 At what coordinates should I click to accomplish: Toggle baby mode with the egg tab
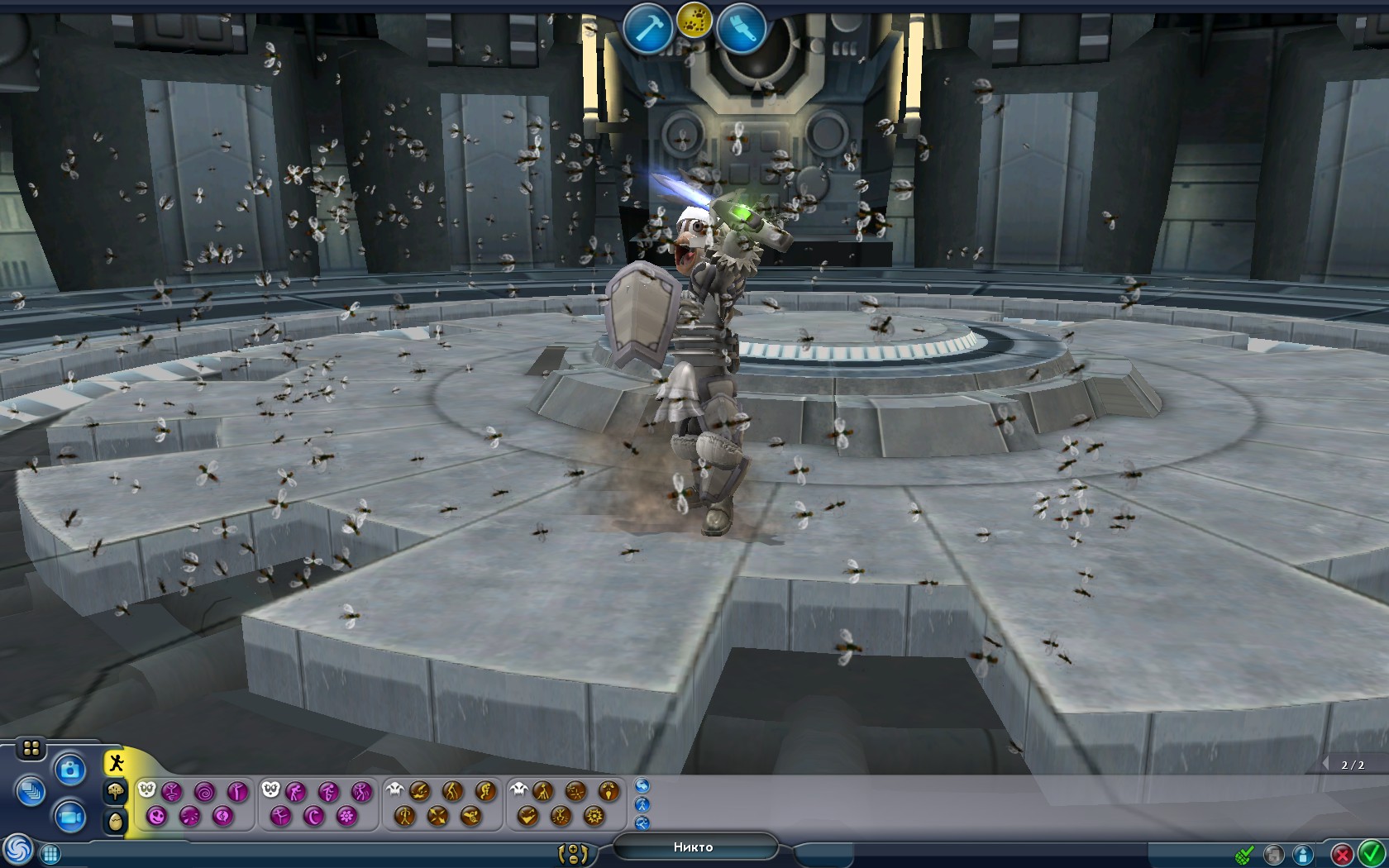click(116, 819)
